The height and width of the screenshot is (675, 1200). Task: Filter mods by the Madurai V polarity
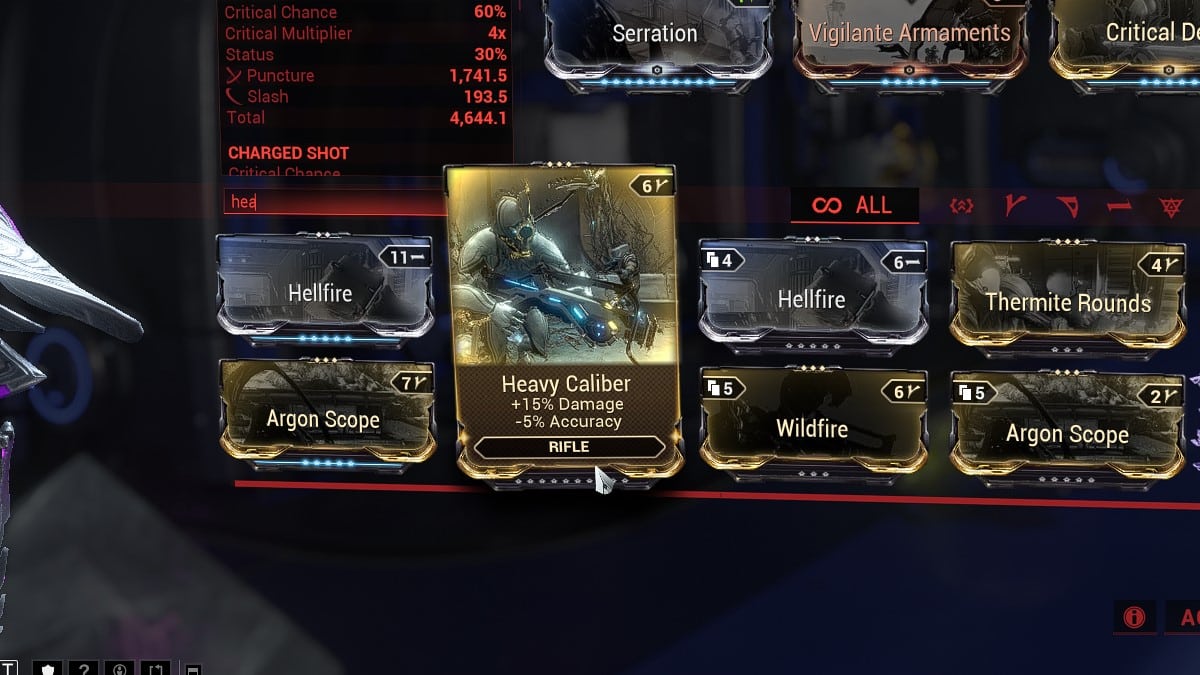click(x=1014, y=207)
